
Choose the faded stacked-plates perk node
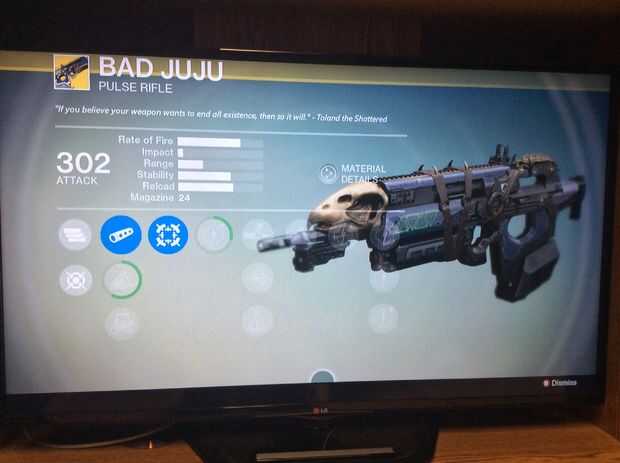point(75,235)
